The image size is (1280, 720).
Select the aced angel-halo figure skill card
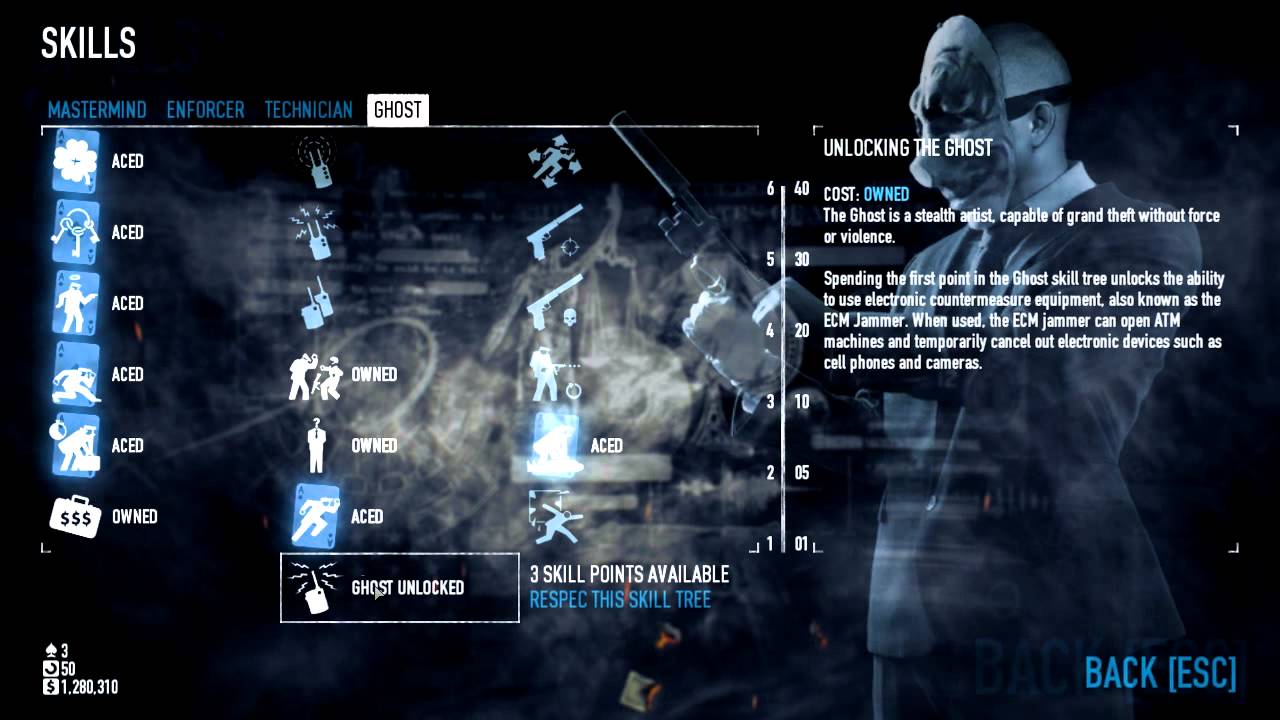click(75, 303)
